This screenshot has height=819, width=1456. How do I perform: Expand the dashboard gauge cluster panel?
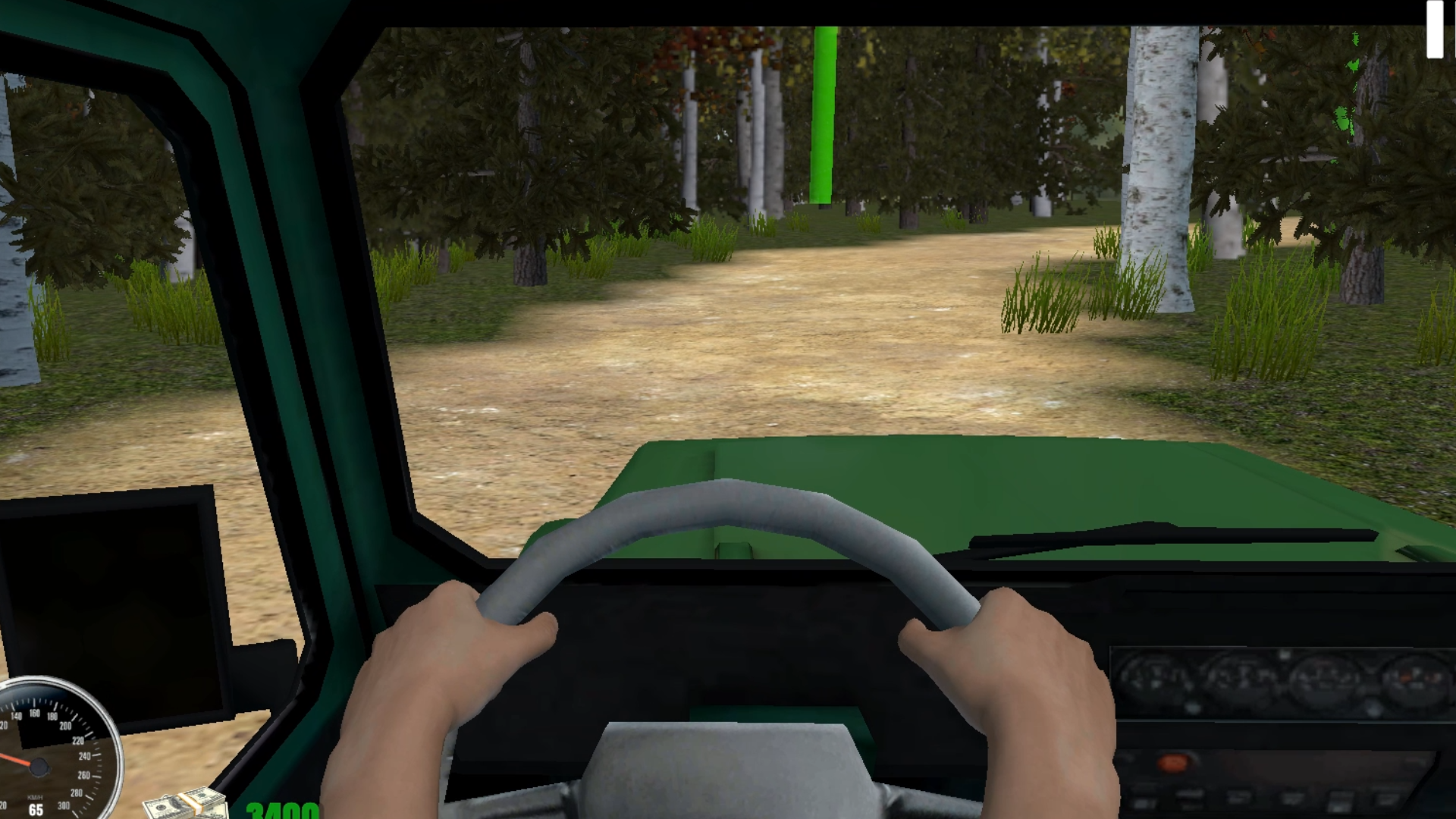pos(1282,679)
